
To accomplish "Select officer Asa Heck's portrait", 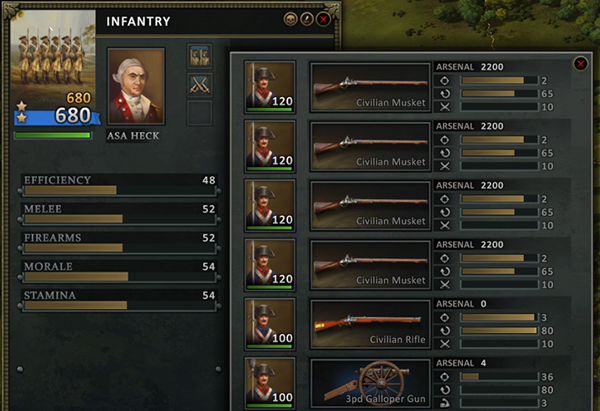I will click(x=136, y=87).
